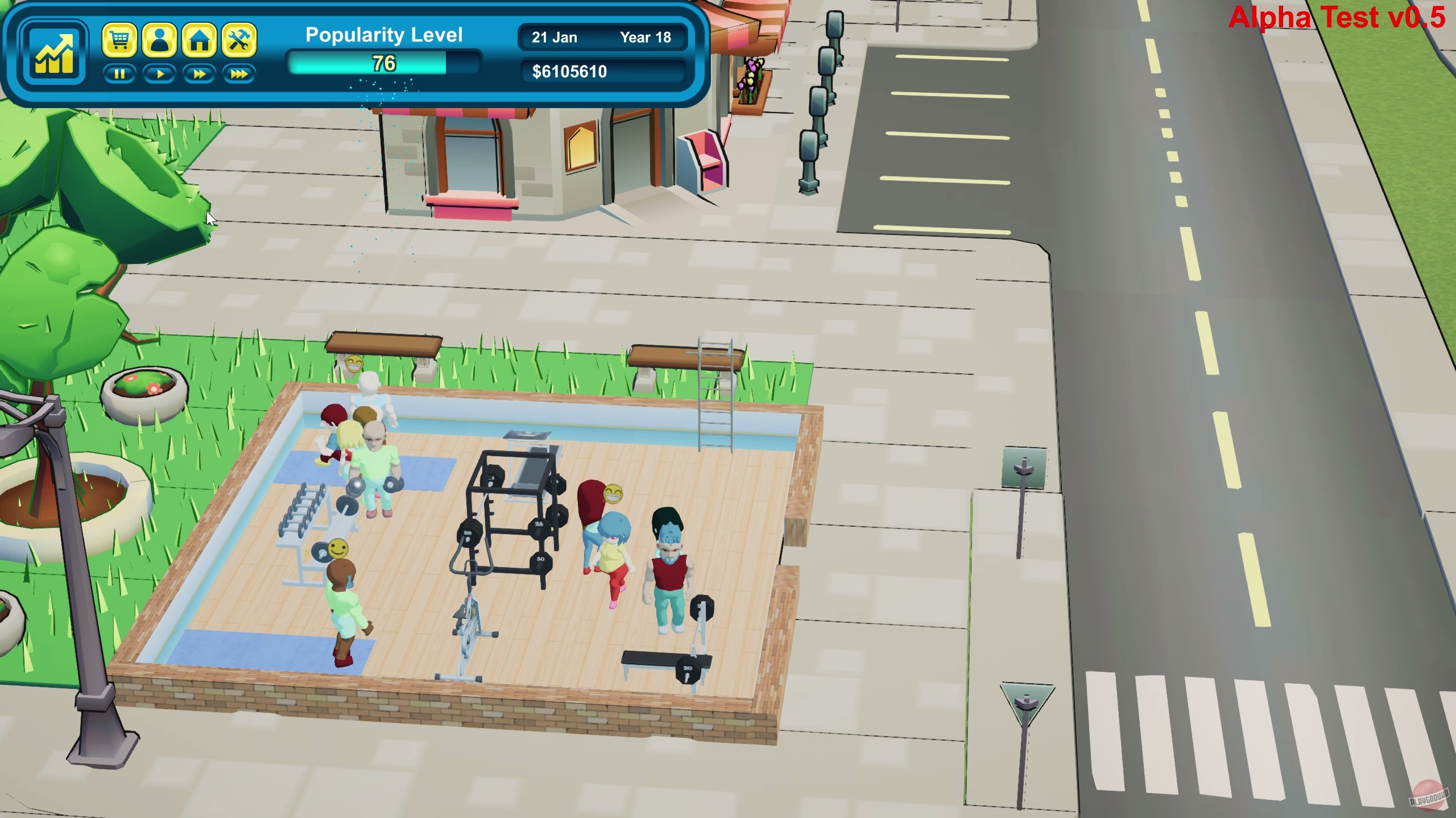Enable normal speed with the play button
The height and width of the screenshot is (818, 1456).
(x=159, y=73)
